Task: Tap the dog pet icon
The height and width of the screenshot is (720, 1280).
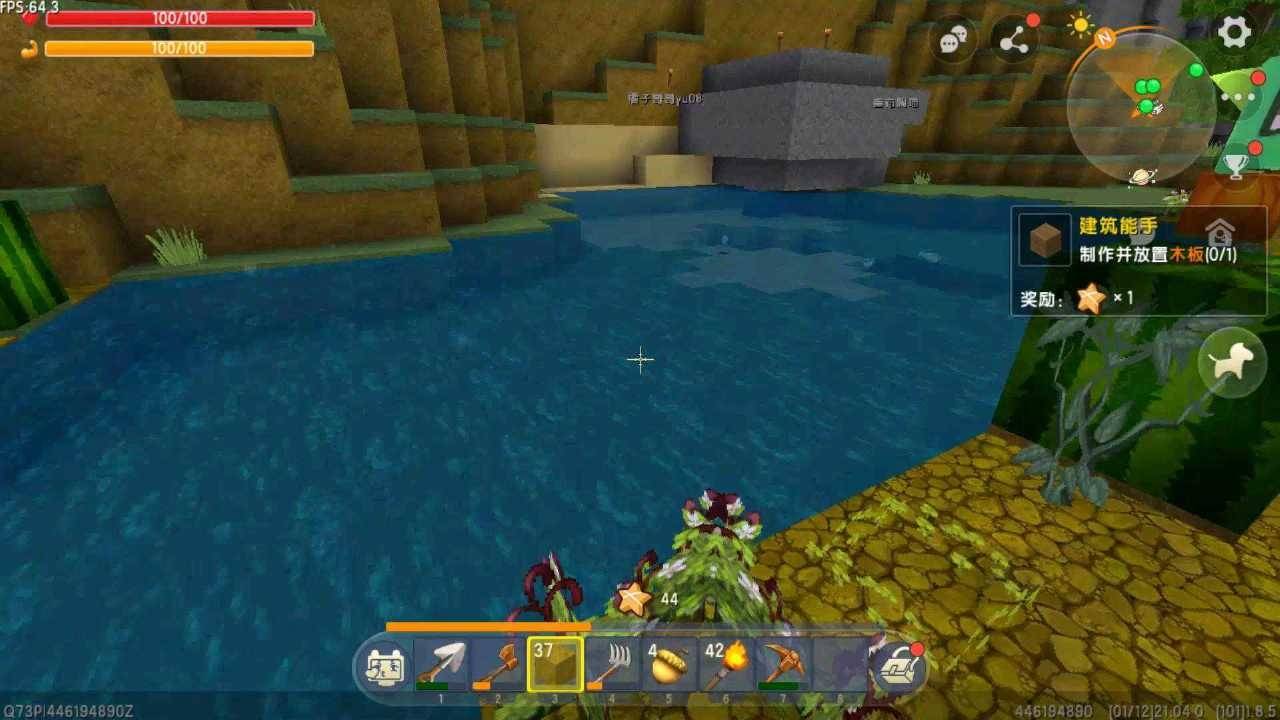Action: 1233,361
